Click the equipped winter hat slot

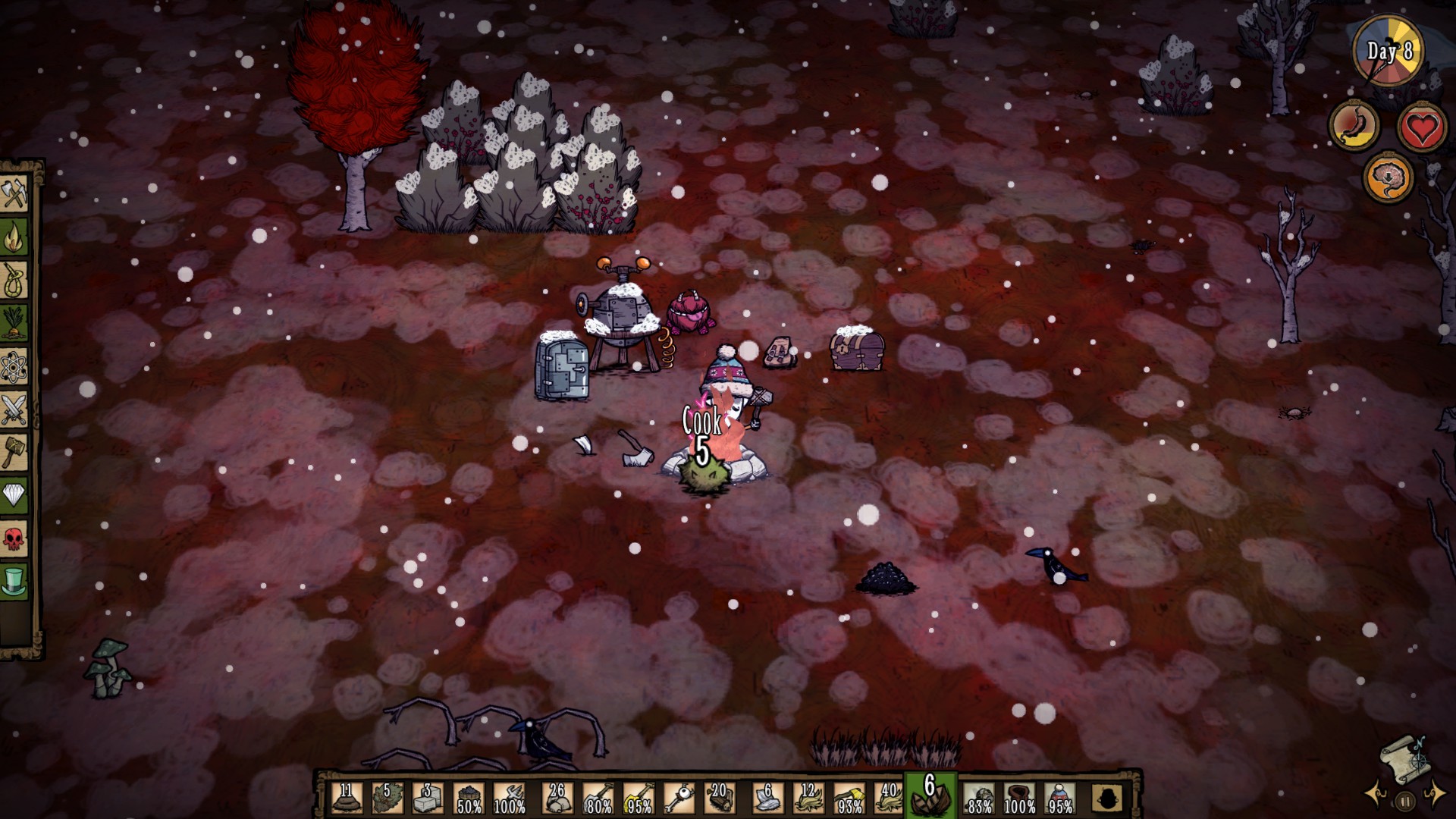point(1060,799)
